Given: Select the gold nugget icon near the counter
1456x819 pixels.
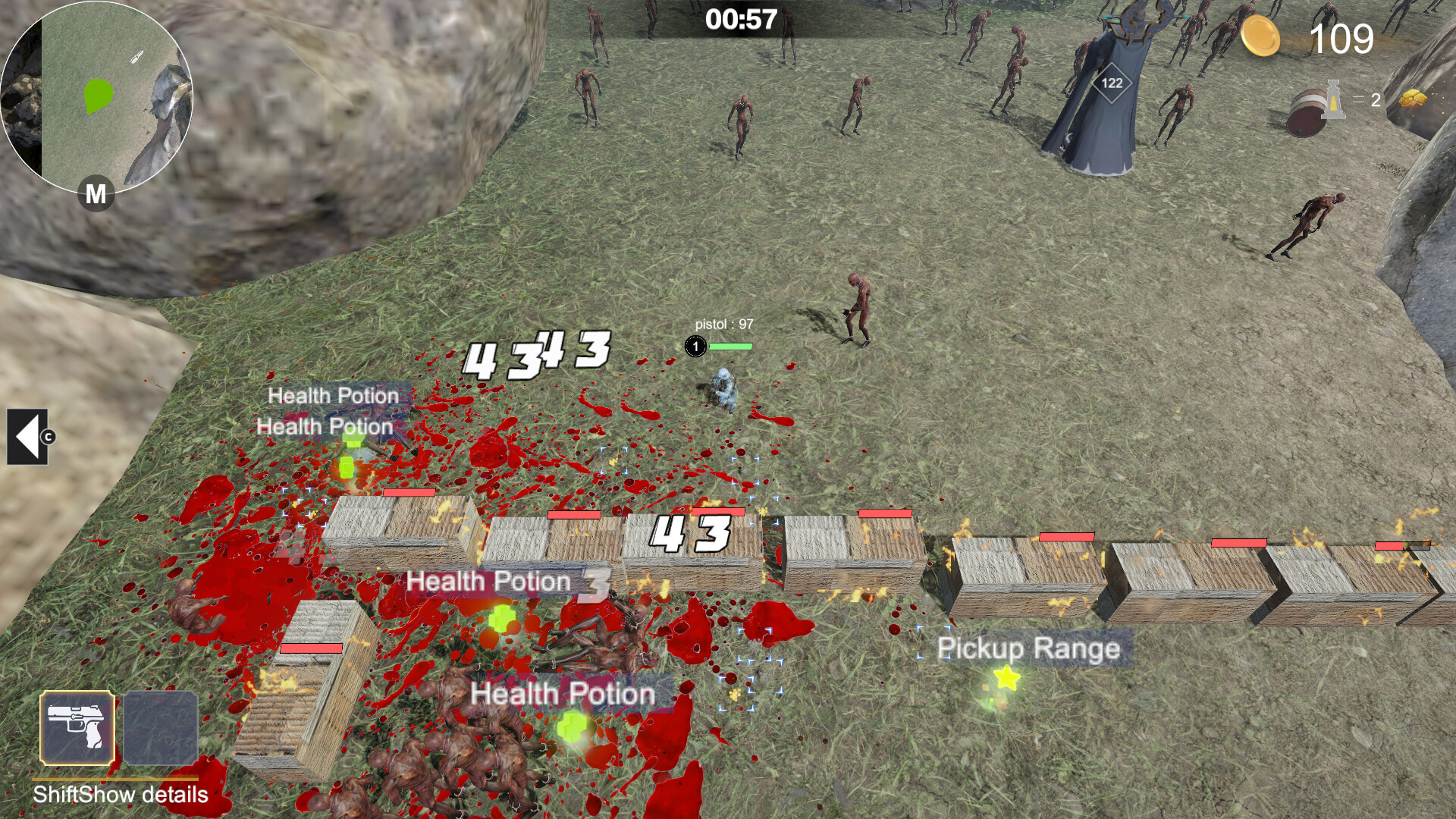Looking at the screenshot, I should pyautogui.click(x=1411, y=100).
